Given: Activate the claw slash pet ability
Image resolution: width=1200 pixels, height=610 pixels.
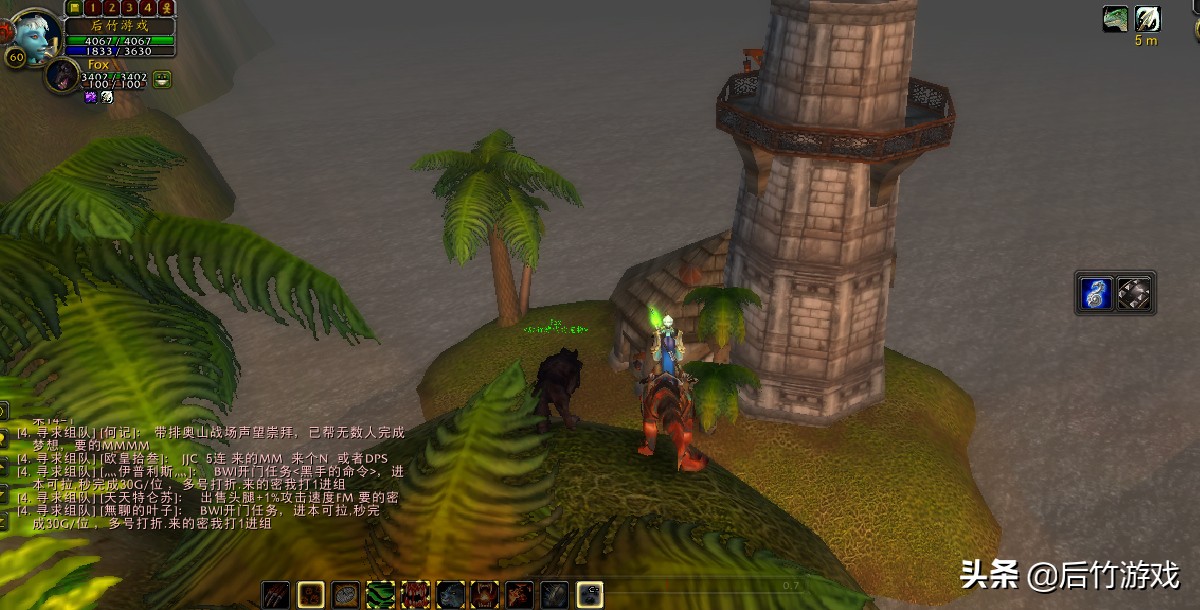Looking at the screenshot, I should click(x=276, y=595).
